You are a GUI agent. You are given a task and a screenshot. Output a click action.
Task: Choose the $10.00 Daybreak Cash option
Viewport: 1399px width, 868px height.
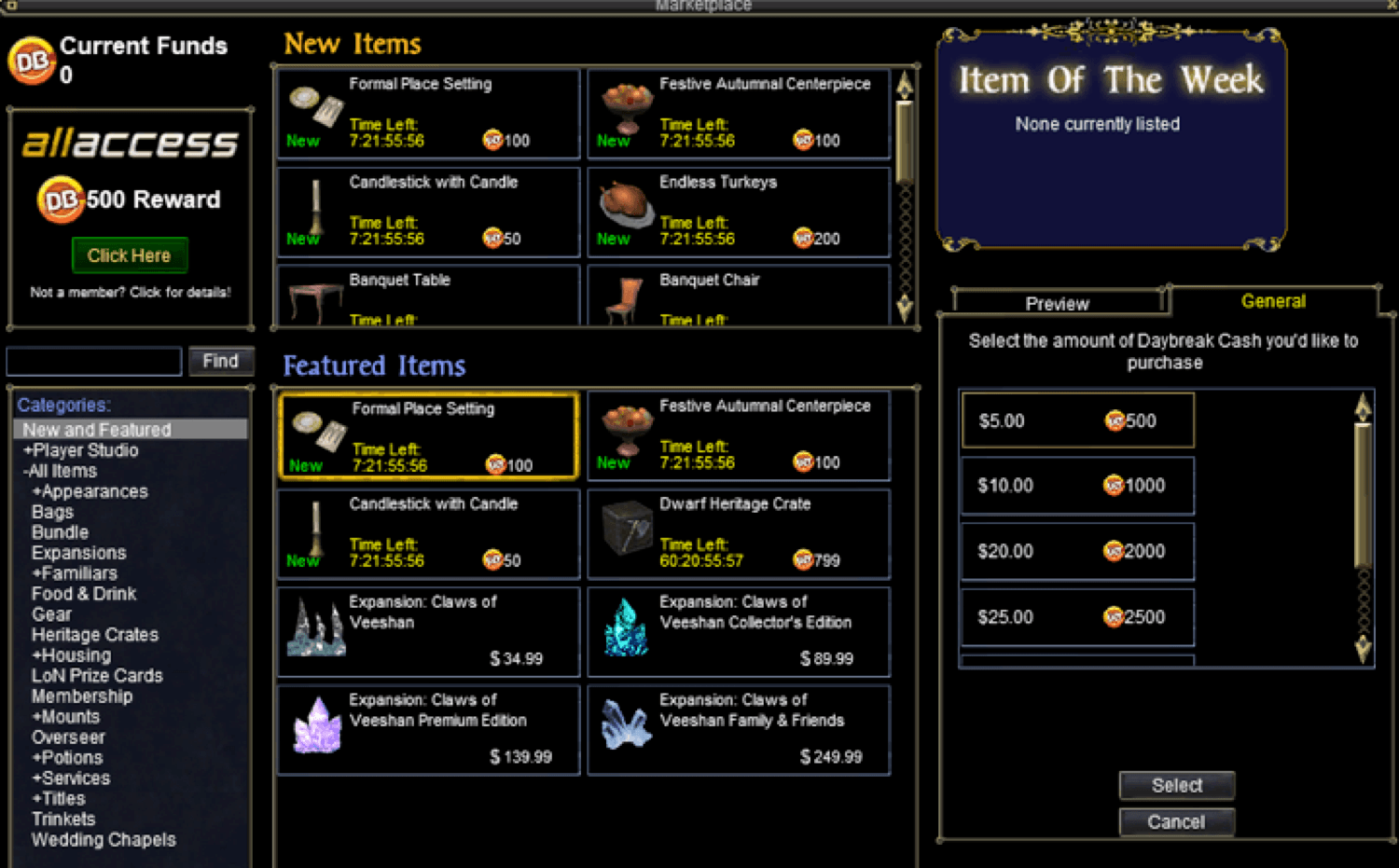tap(1077, 486)
